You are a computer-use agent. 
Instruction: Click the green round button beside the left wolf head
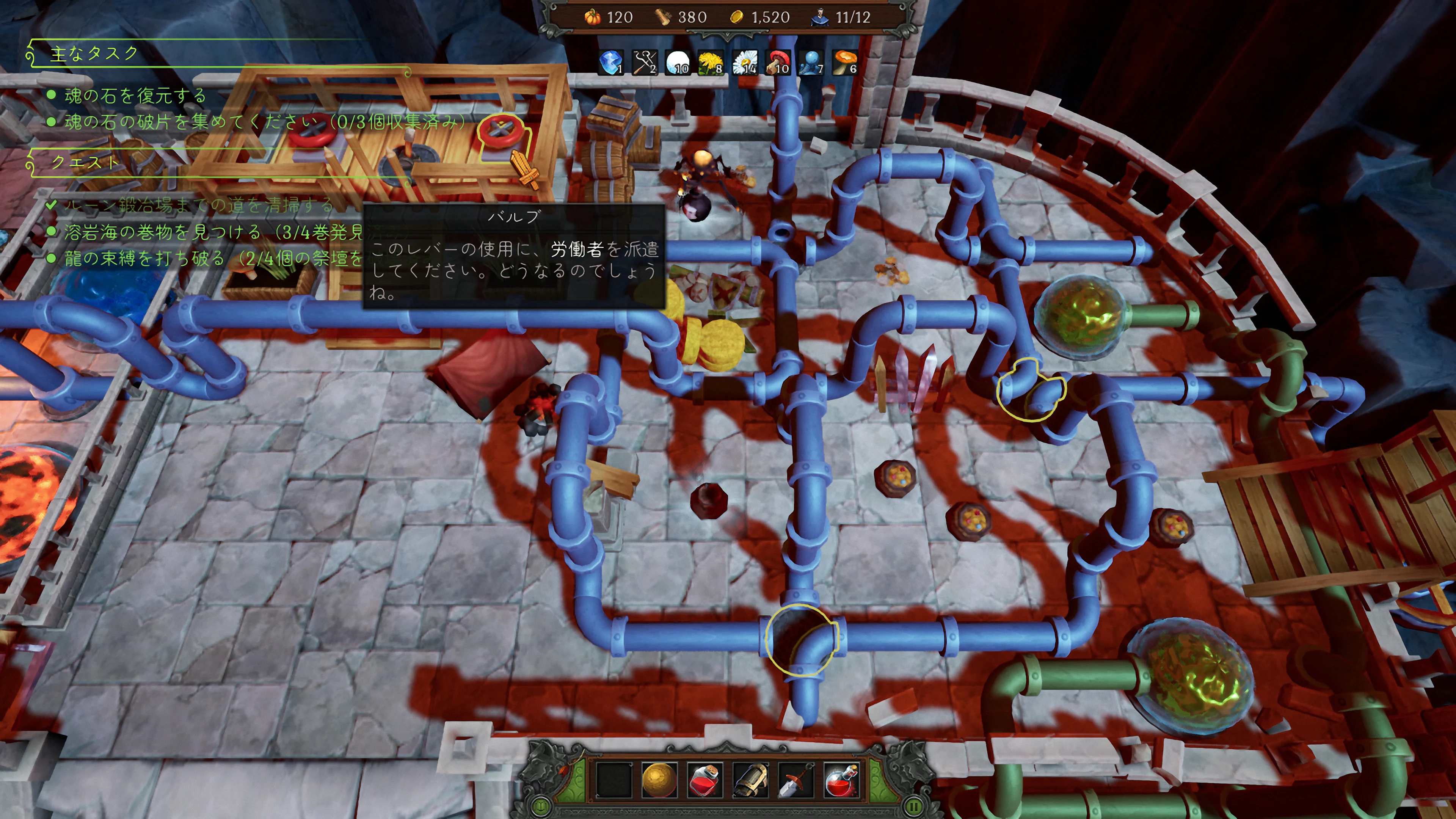[541, 805]
